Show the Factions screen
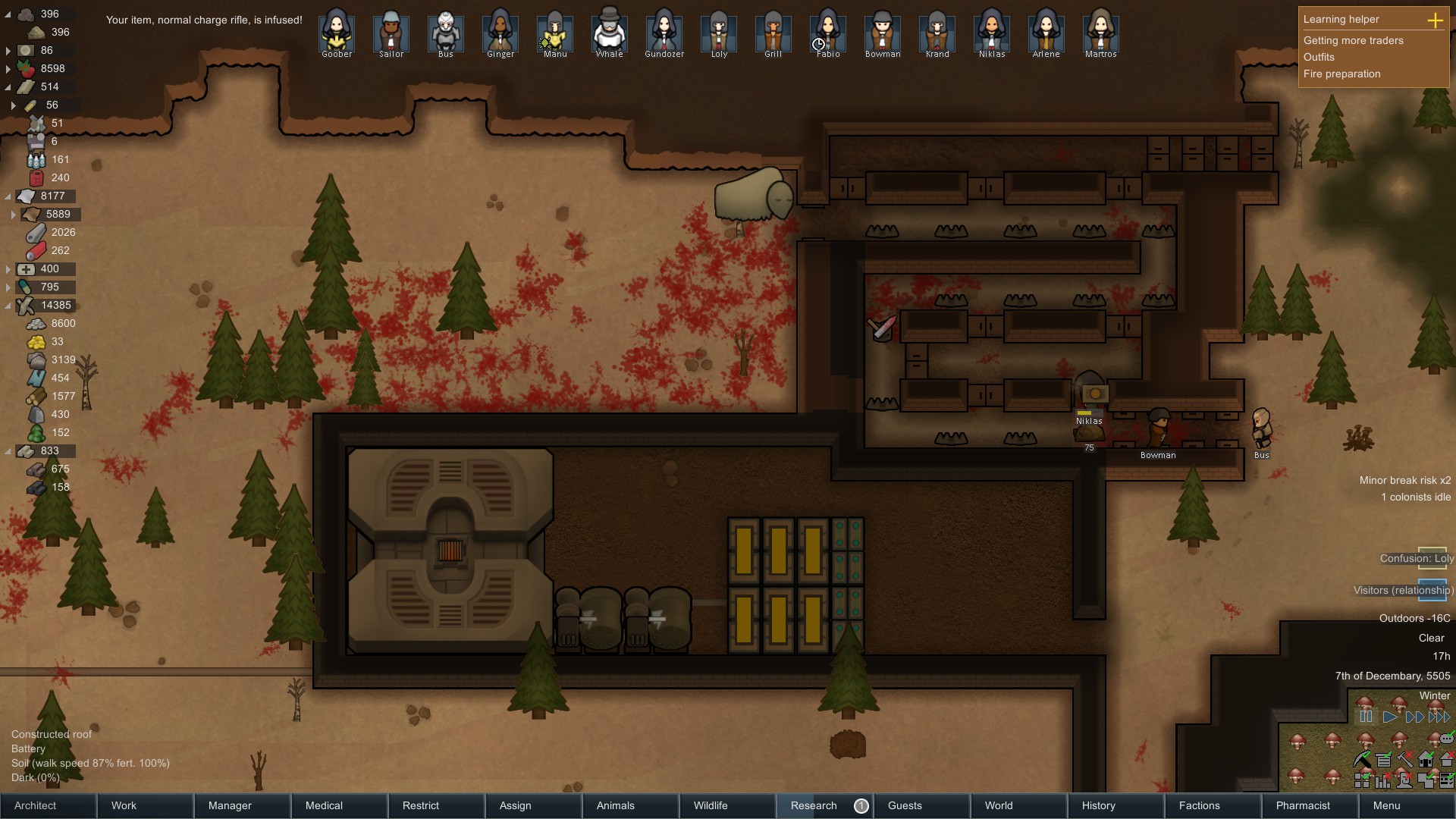Viewport: 1456px width, 819px height. coord(1212,805)
